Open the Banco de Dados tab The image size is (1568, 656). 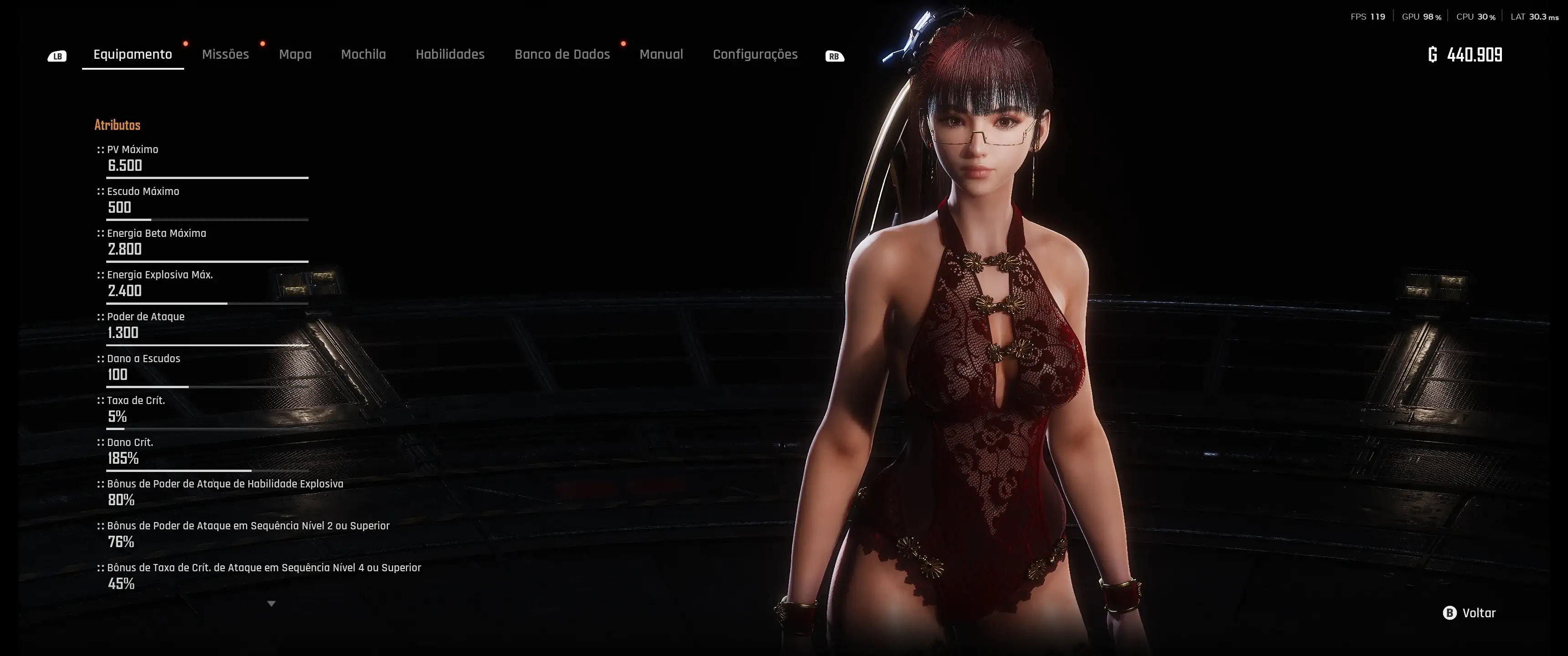(562, 54)
